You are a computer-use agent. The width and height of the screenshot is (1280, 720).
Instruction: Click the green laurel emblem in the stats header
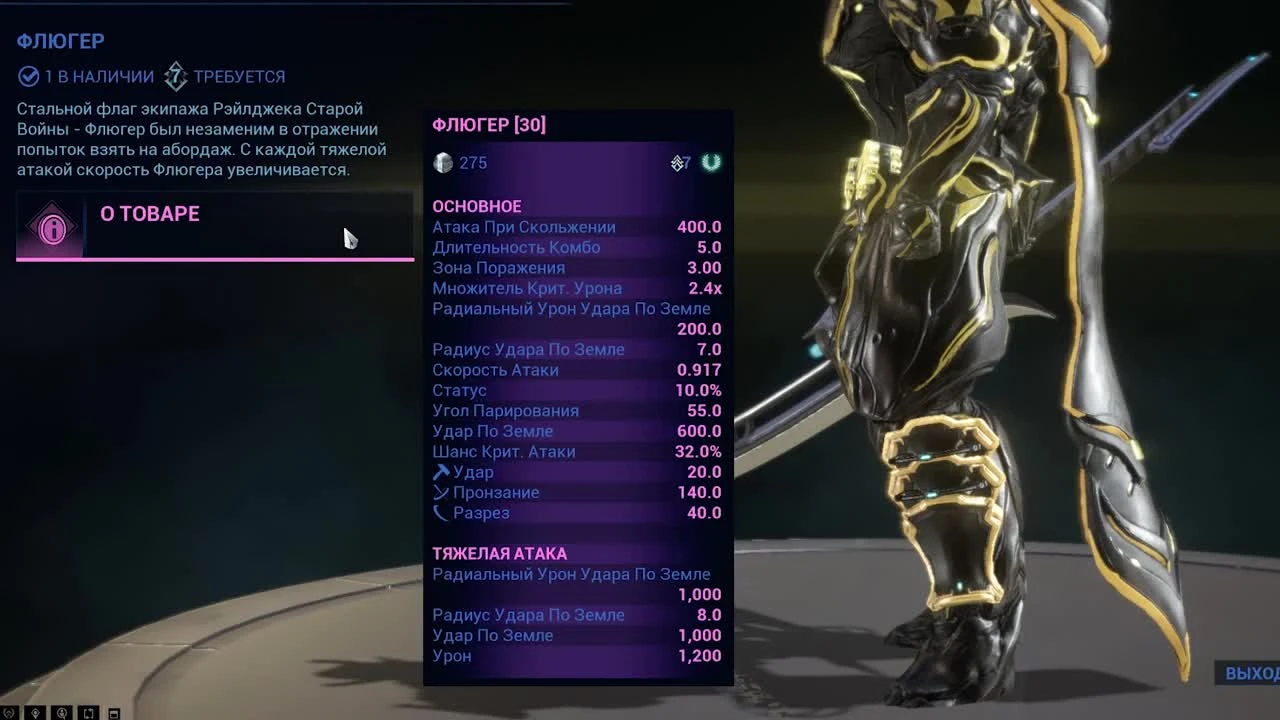click(x=710, y=162)
